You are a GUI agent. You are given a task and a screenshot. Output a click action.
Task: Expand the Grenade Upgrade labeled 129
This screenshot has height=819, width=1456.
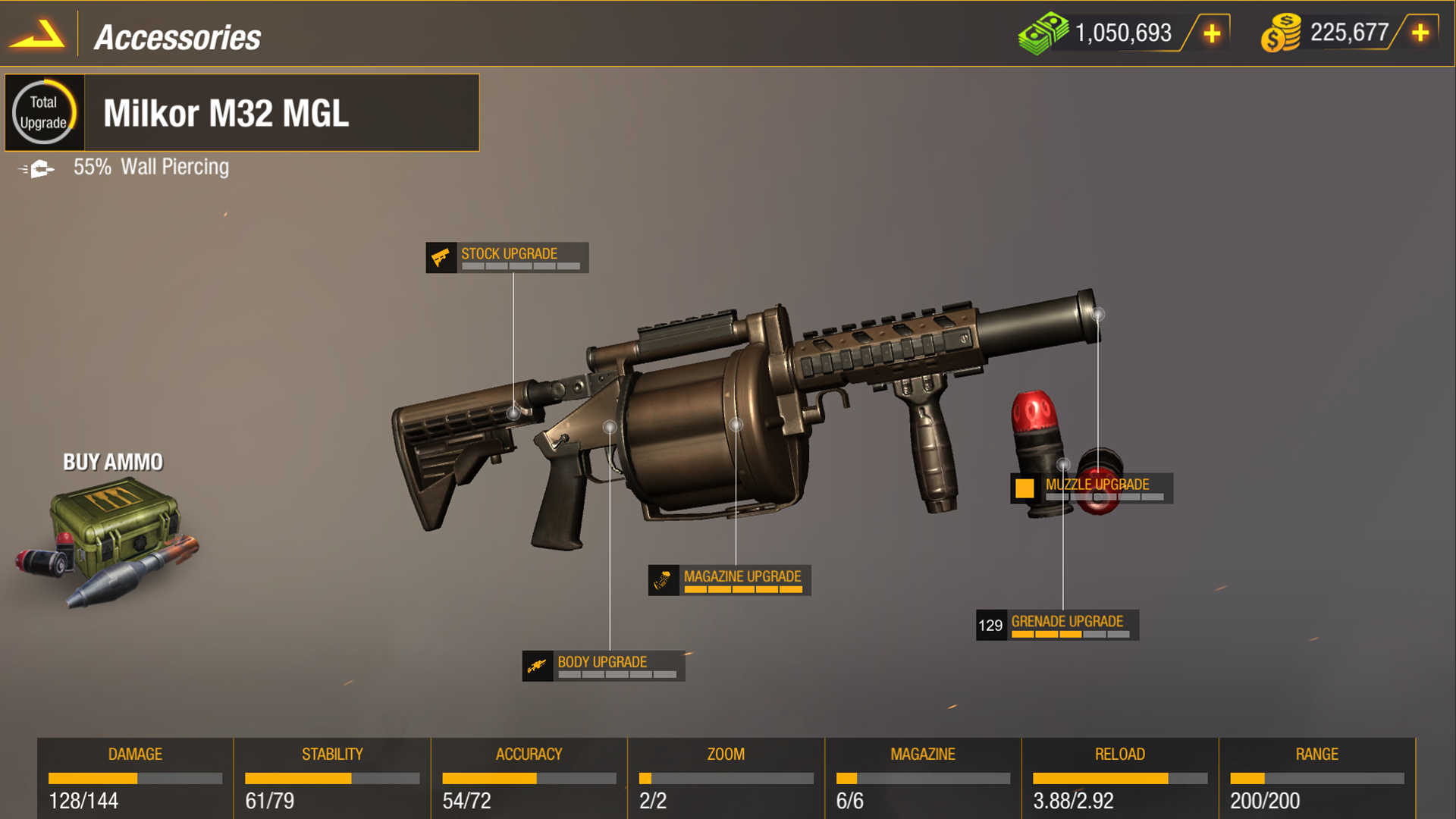[1058, 624]
